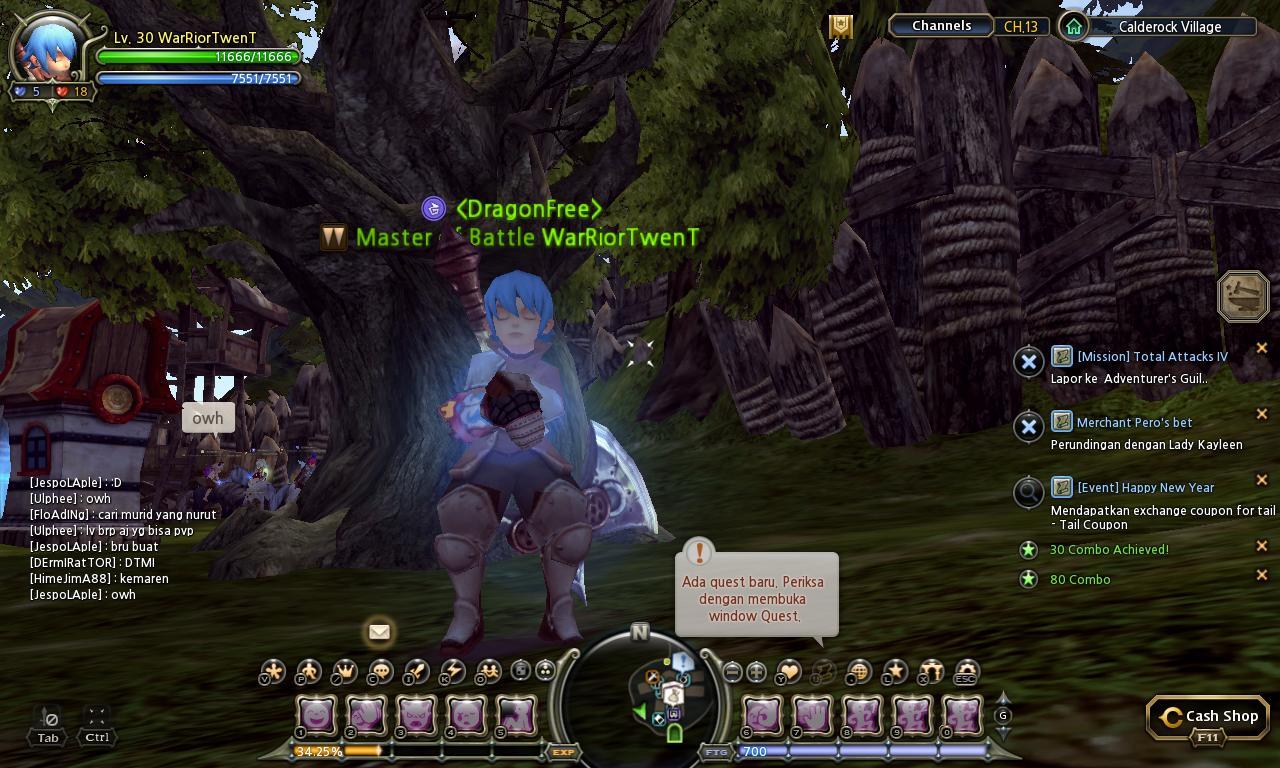Activate the emote in hotbar slot 1

[316, 714]
